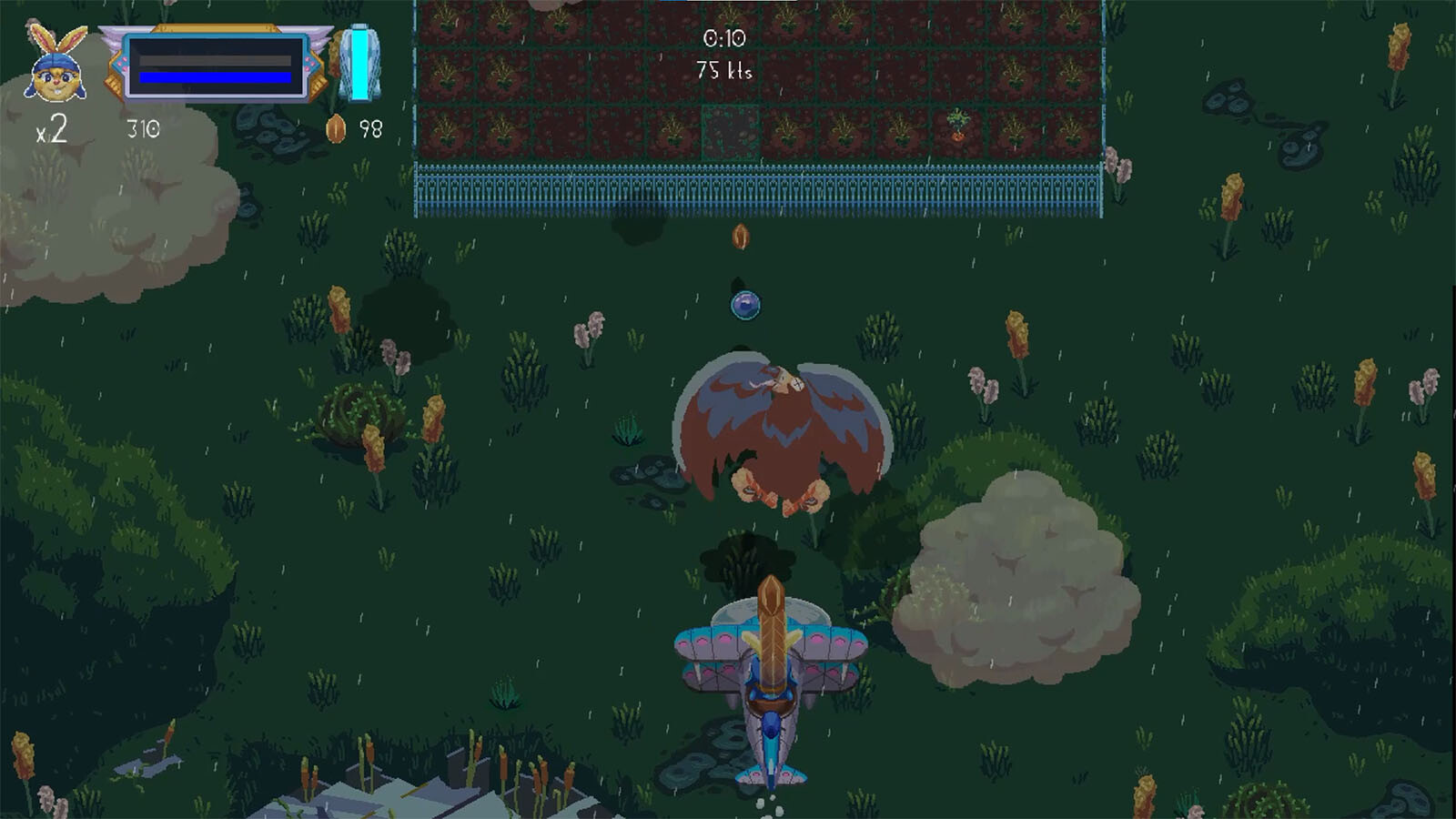Select the seed currency icon
Image resolution: width=1456 pixels, height=819 pixels.
(336, 129)
